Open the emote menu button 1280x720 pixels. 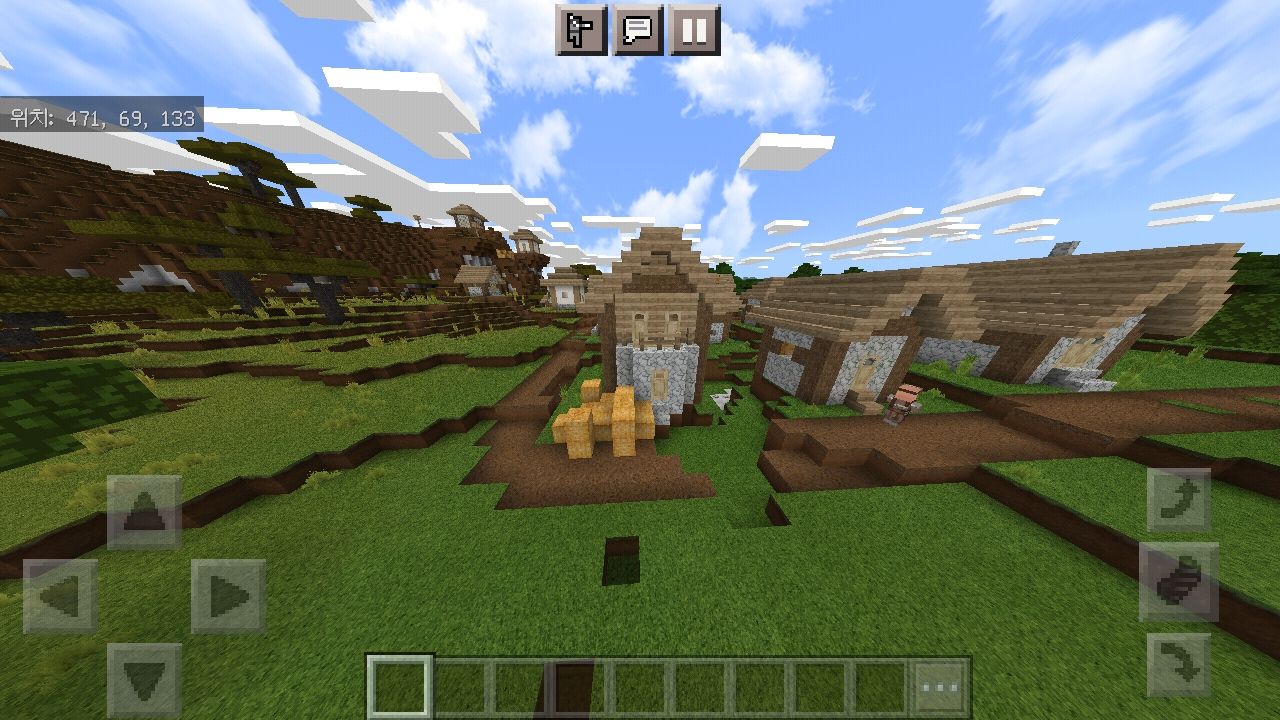[582, 30]
